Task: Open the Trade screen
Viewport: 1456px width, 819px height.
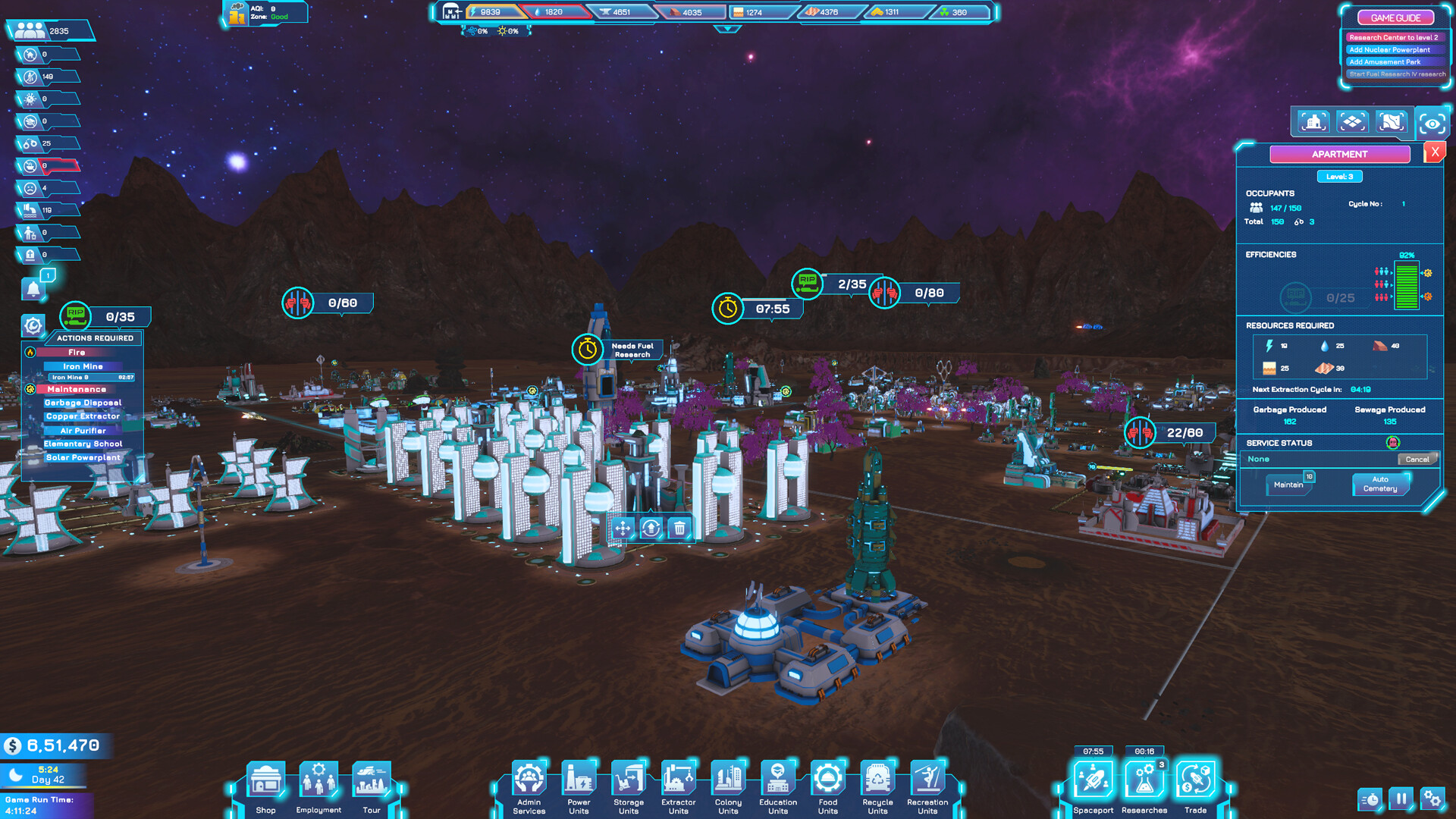Action: click(x=1195, y=781)
